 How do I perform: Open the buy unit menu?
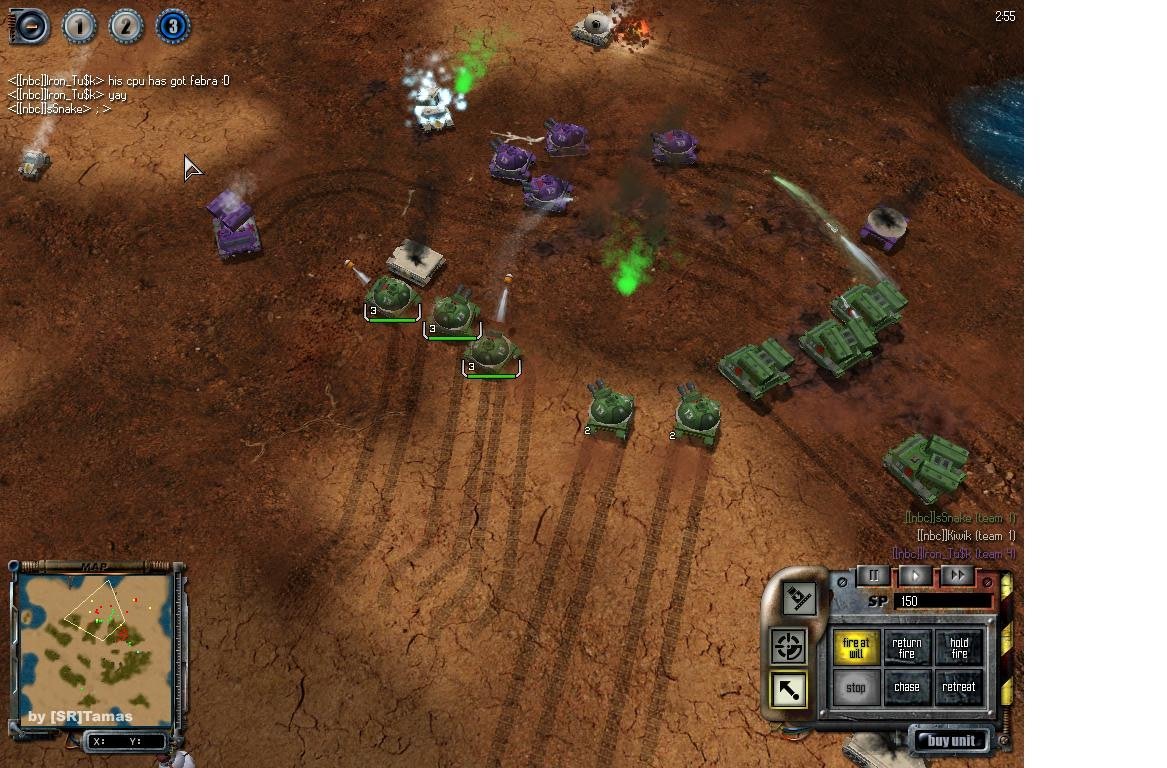point(950,741)
